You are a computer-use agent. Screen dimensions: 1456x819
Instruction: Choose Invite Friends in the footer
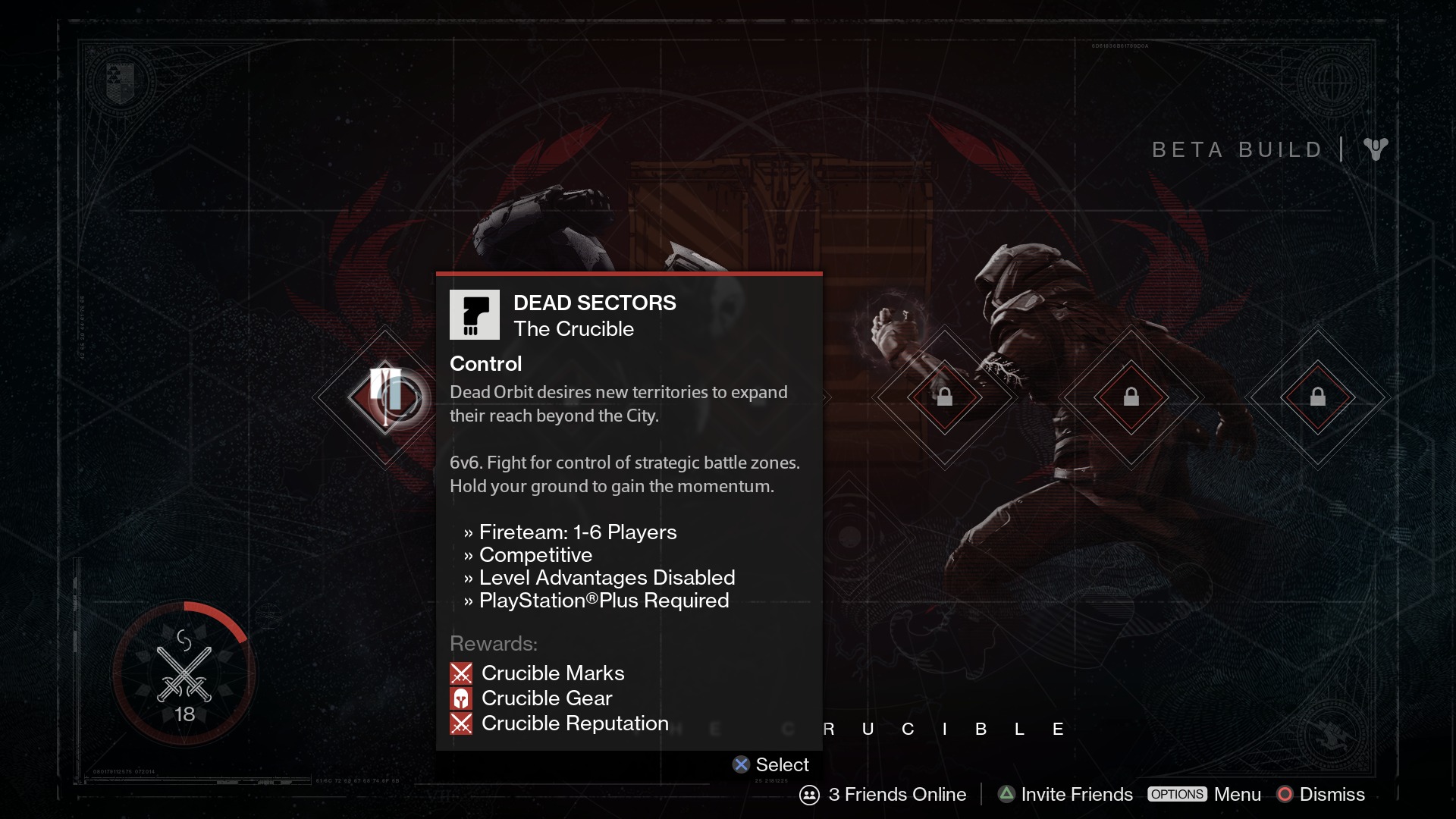1065,794
